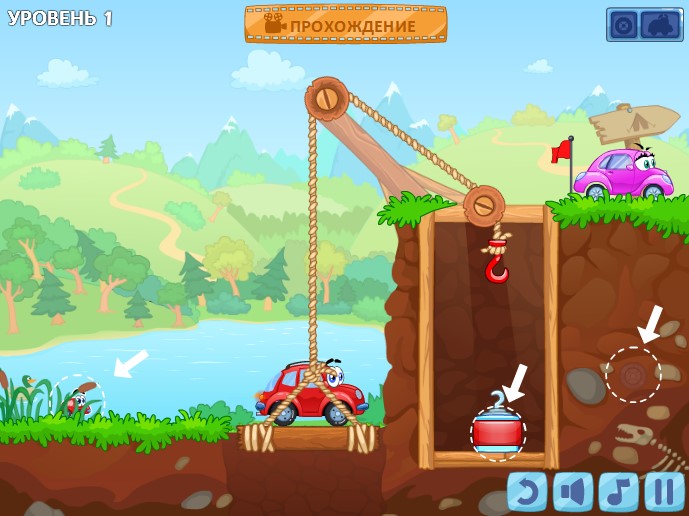Click the highlighted red button in the shaft
The image size is (689, 516).
[x=498, y=433]
